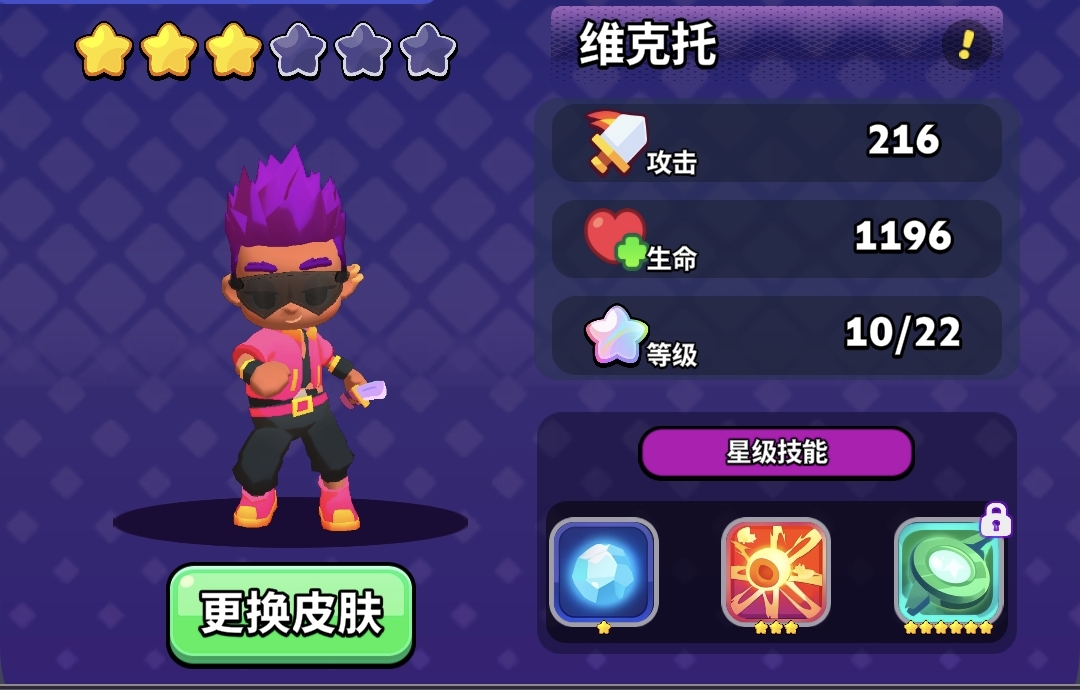Inspect the locked green six-star skill
1080x690 pixels.
pyautogui.click(x=948, y=572)
